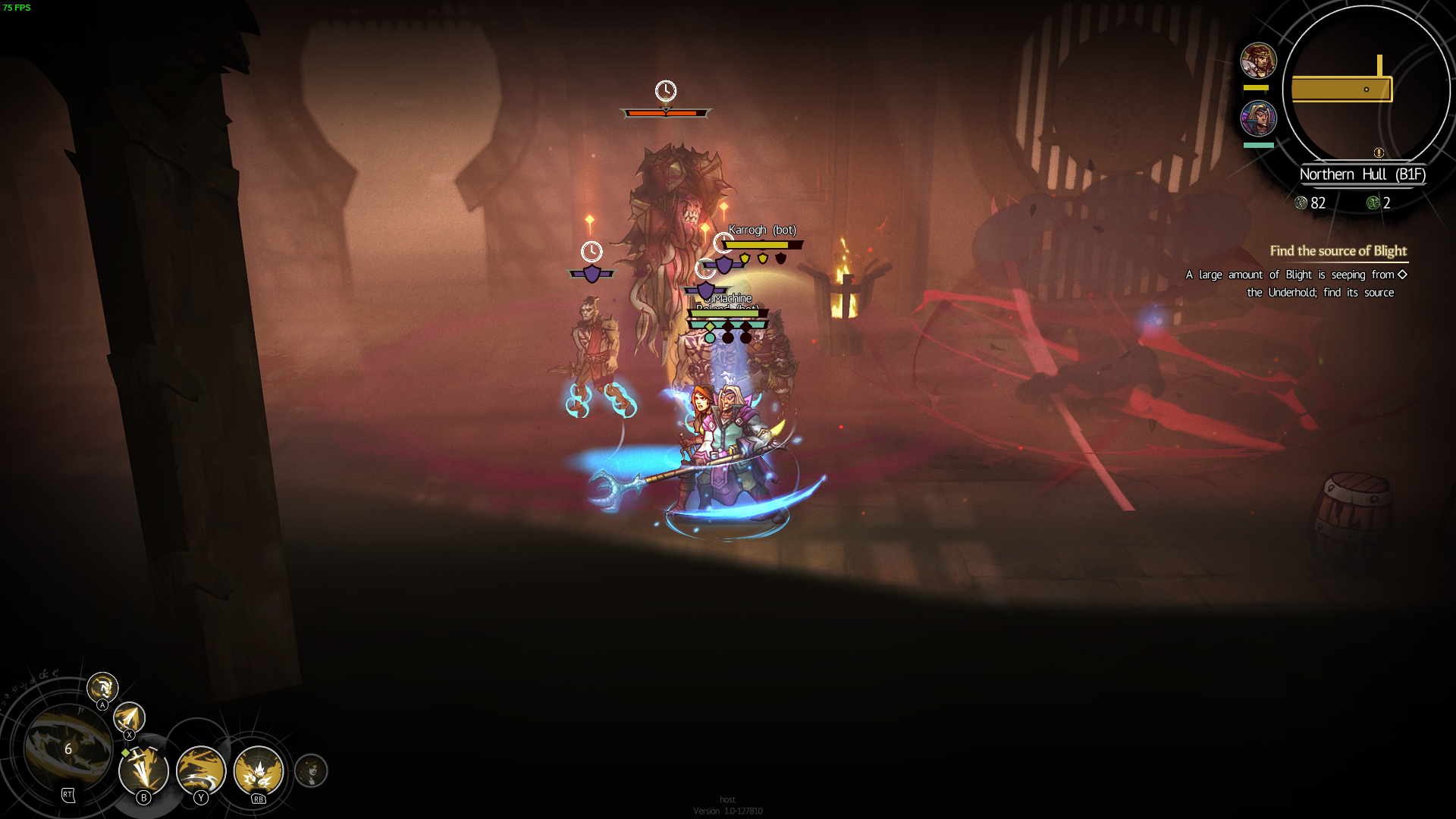1456x819 pixels.
Task: Use the dash ability icon
Action: tap(102, 688)
